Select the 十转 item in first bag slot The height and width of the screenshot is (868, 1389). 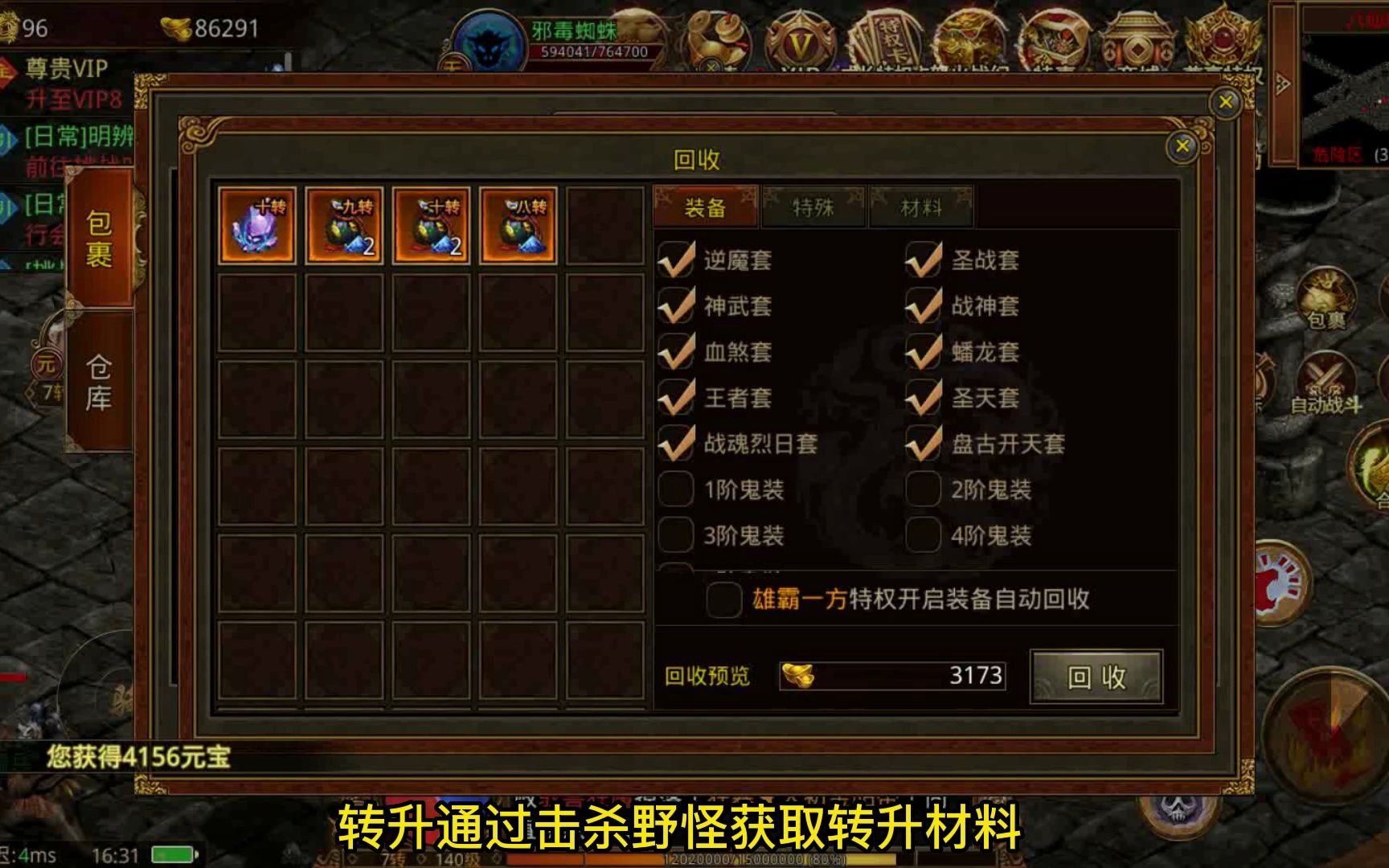pyautogui.click(x=257, y=225)
